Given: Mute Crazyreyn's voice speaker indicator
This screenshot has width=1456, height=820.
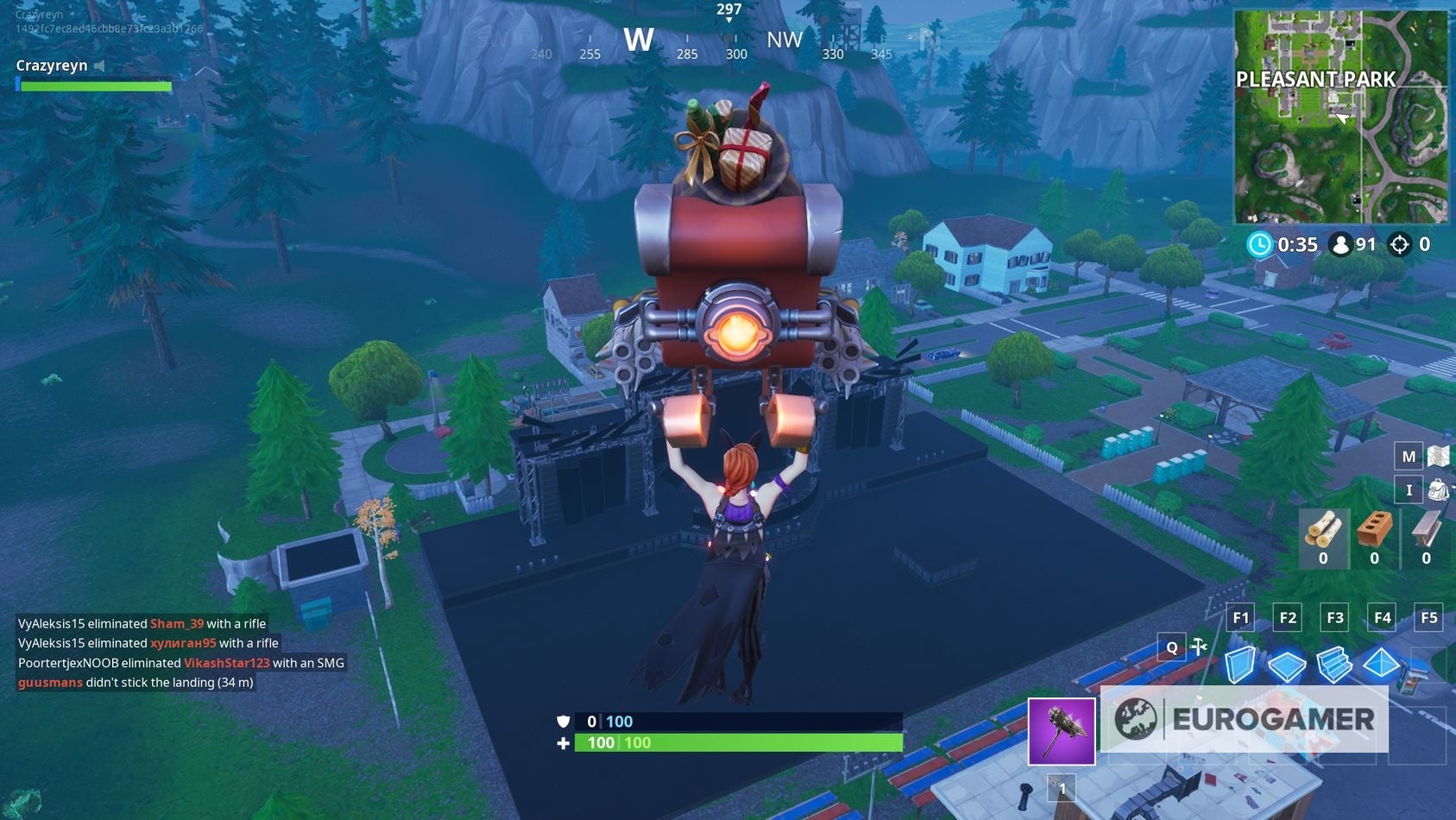Looking at the screenshot, I should click(x=100, y=66).
